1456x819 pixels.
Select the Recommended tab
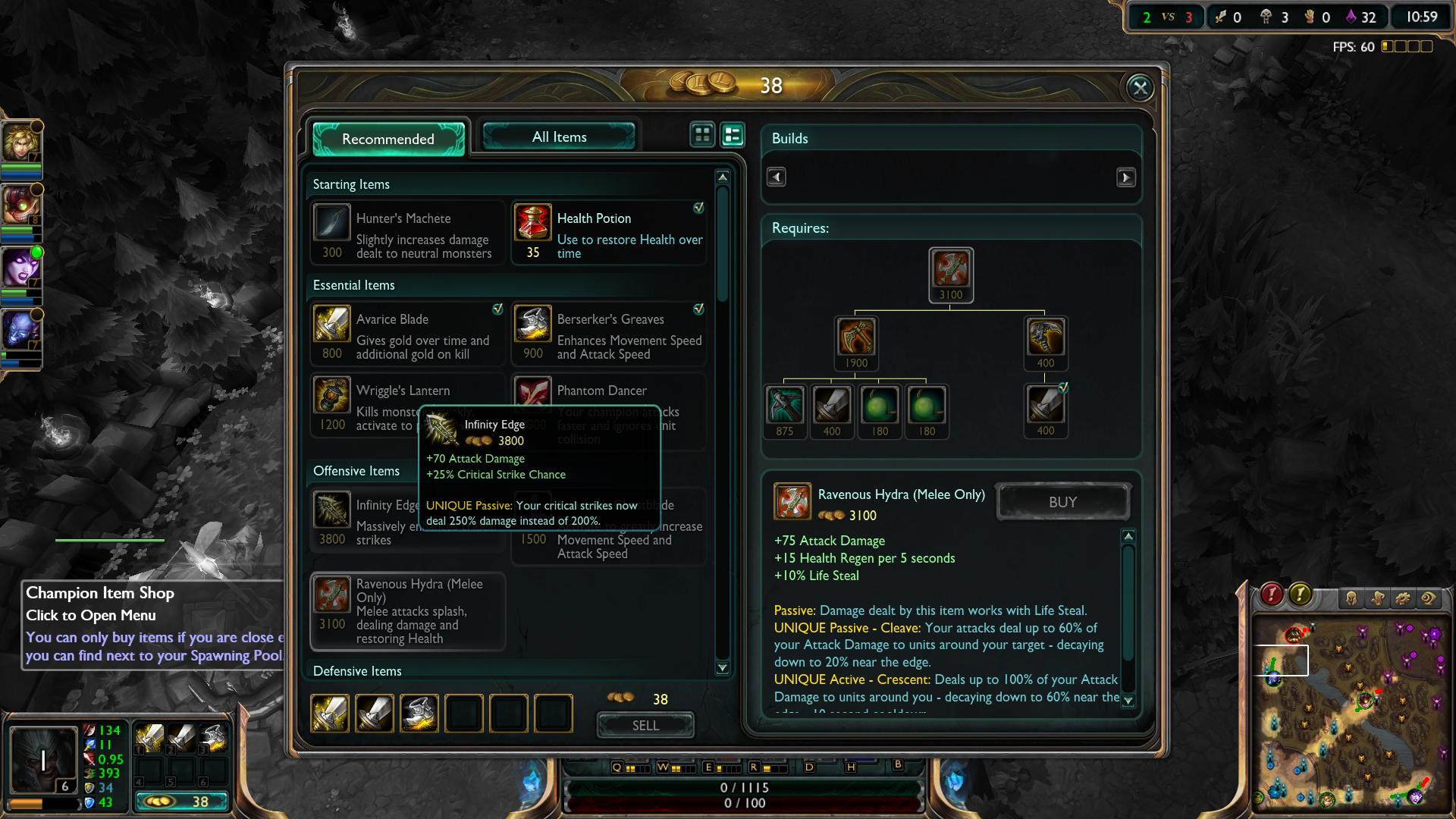pyautogui.click(x=388, y=139)
